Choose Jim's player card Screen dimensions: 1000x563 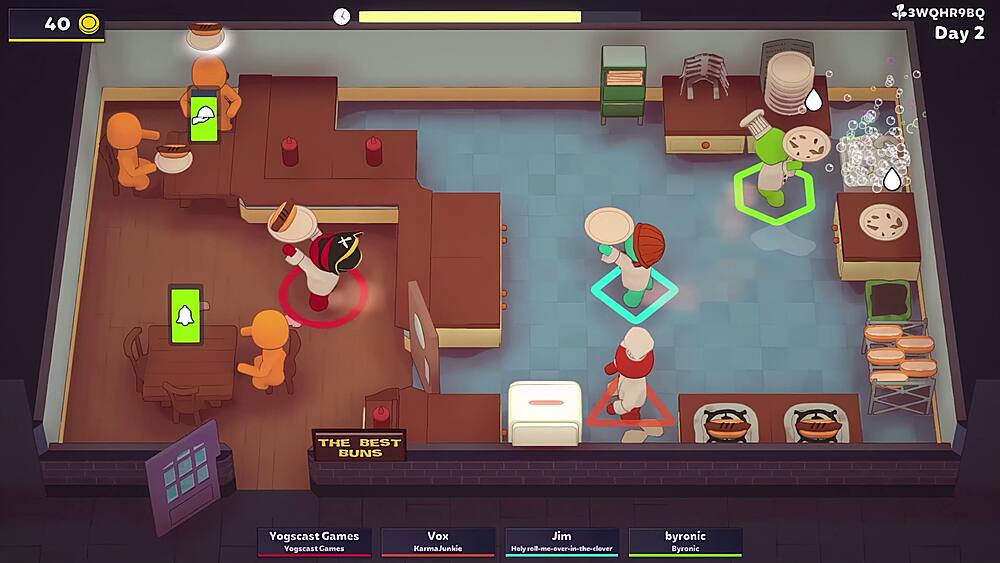pos(561,541)
